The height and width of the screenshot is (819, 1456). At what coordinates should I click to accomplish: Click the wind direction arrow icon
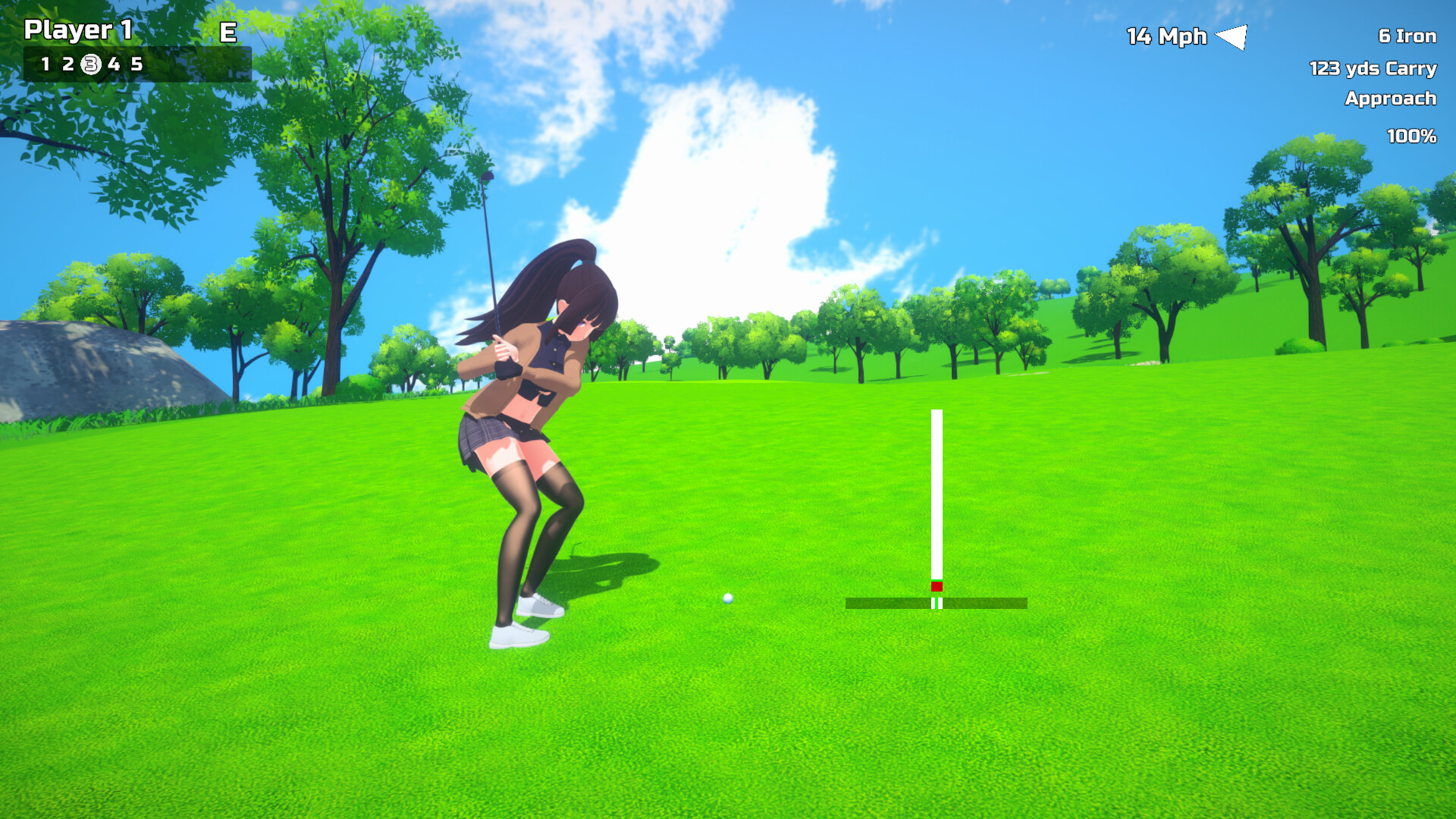click(1233, 36)
